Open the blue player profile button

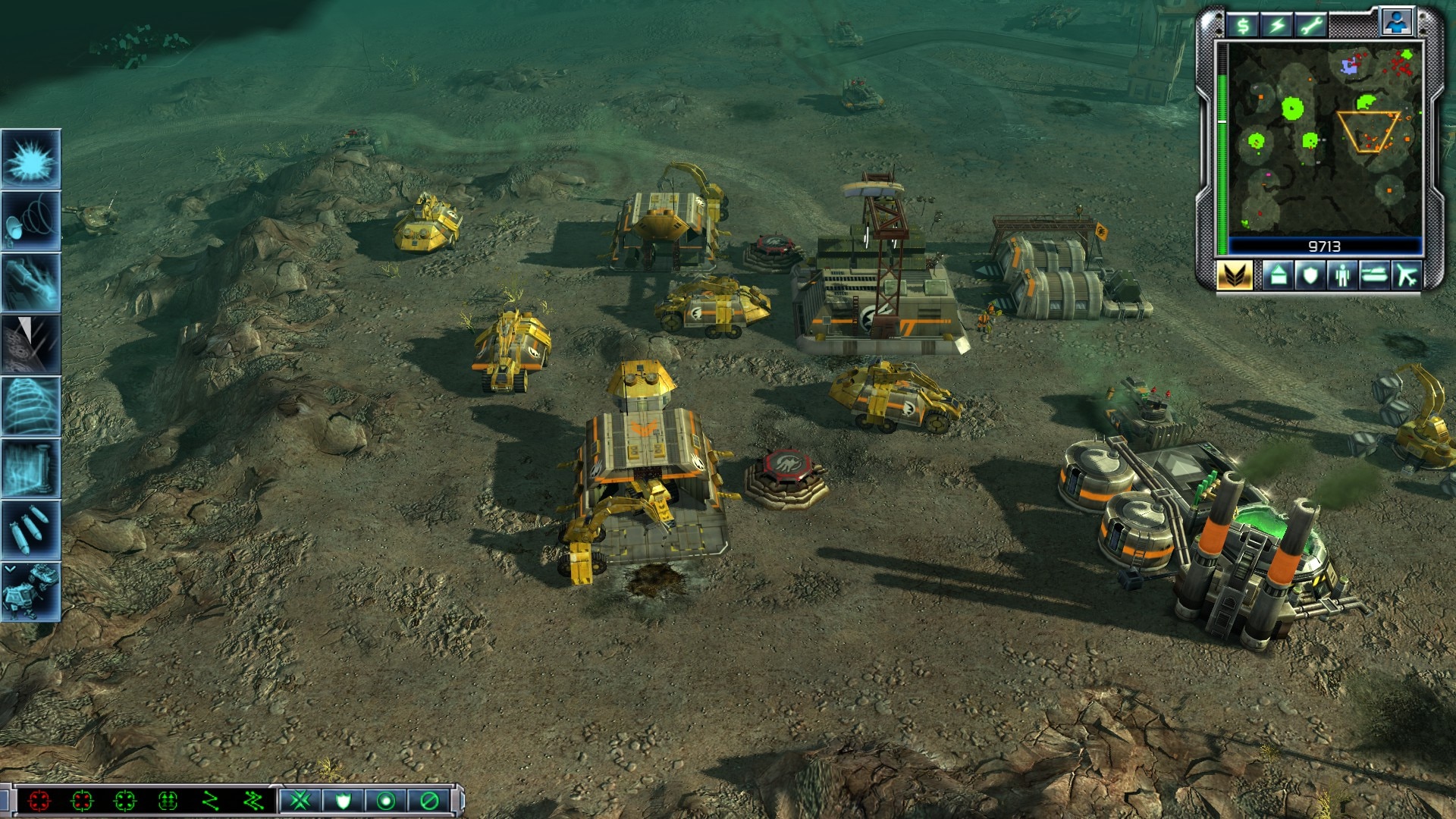click(1396, 23)
